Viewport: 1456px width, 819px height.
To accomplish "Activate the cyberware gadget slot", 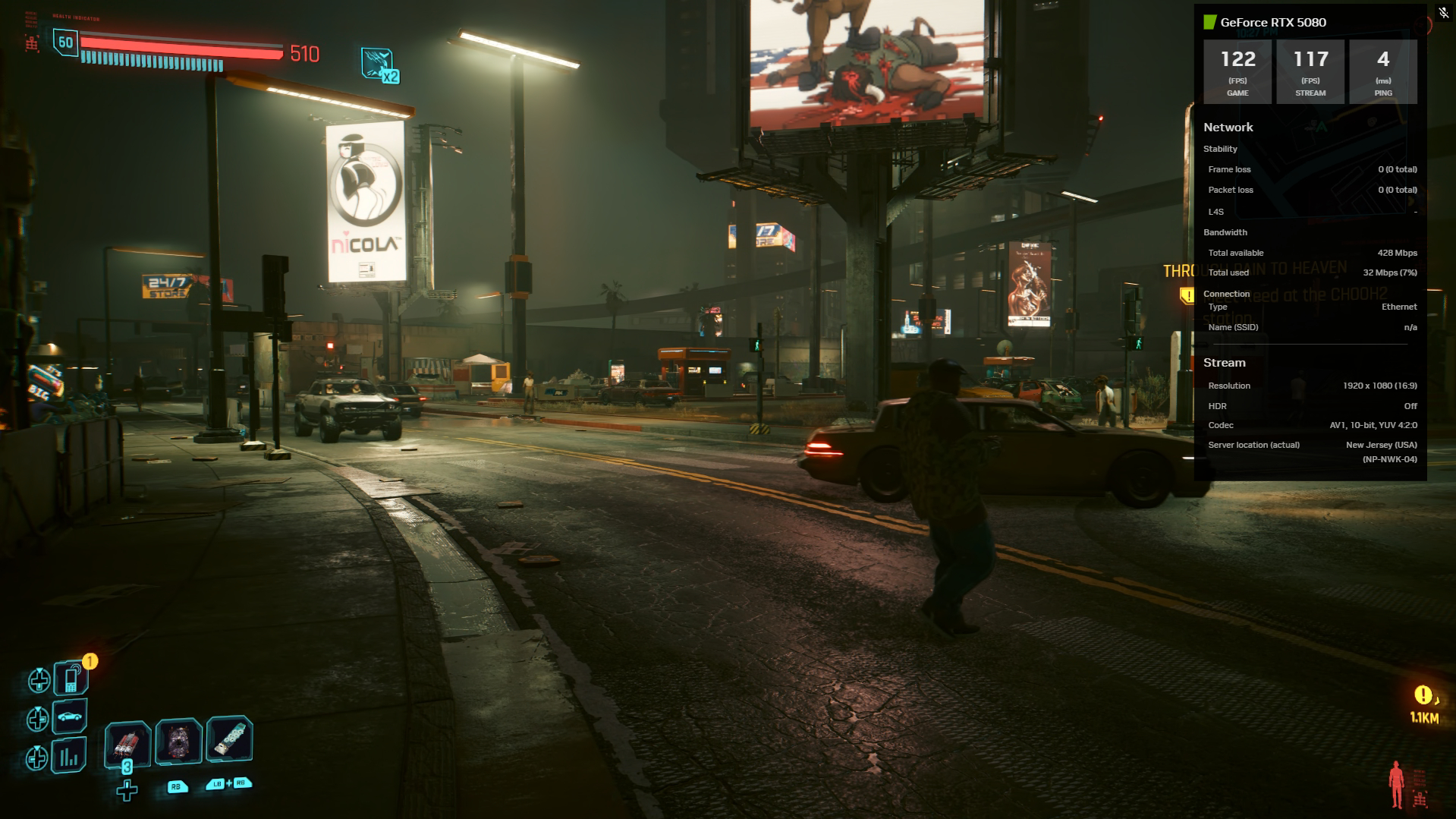I will click(229, 739).
